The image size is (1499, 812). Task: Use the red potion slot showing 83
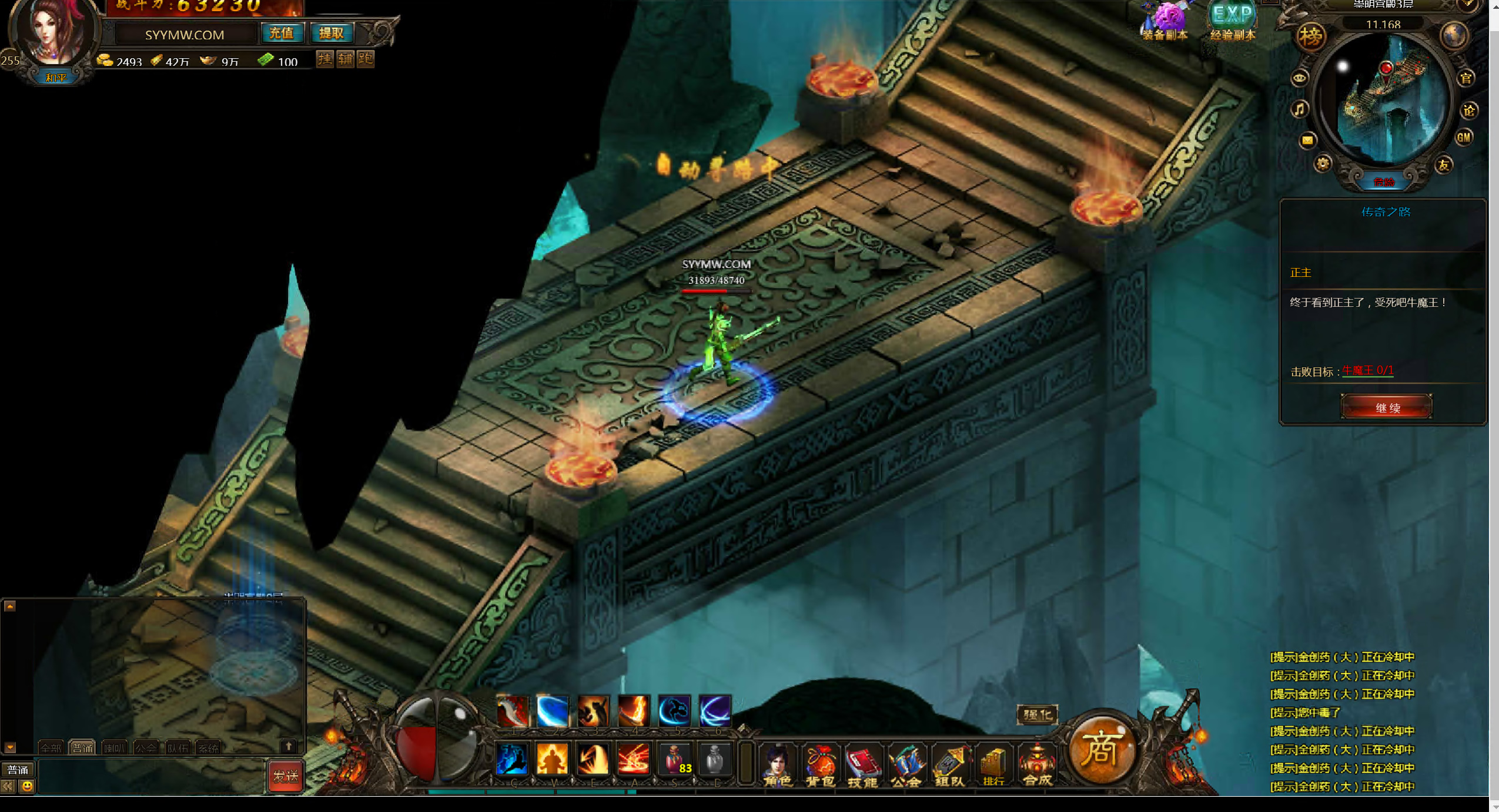[675, 759]
